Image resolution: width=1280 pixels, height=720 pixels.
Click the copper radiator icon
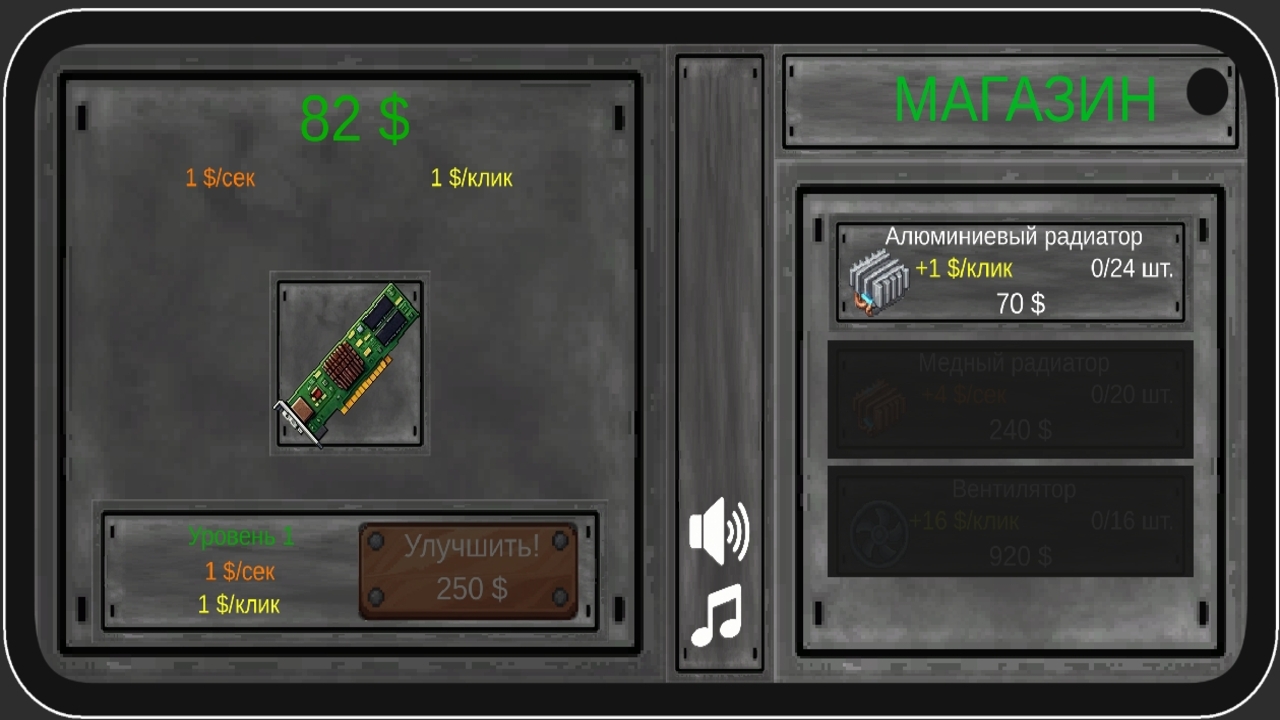(877, 405)
